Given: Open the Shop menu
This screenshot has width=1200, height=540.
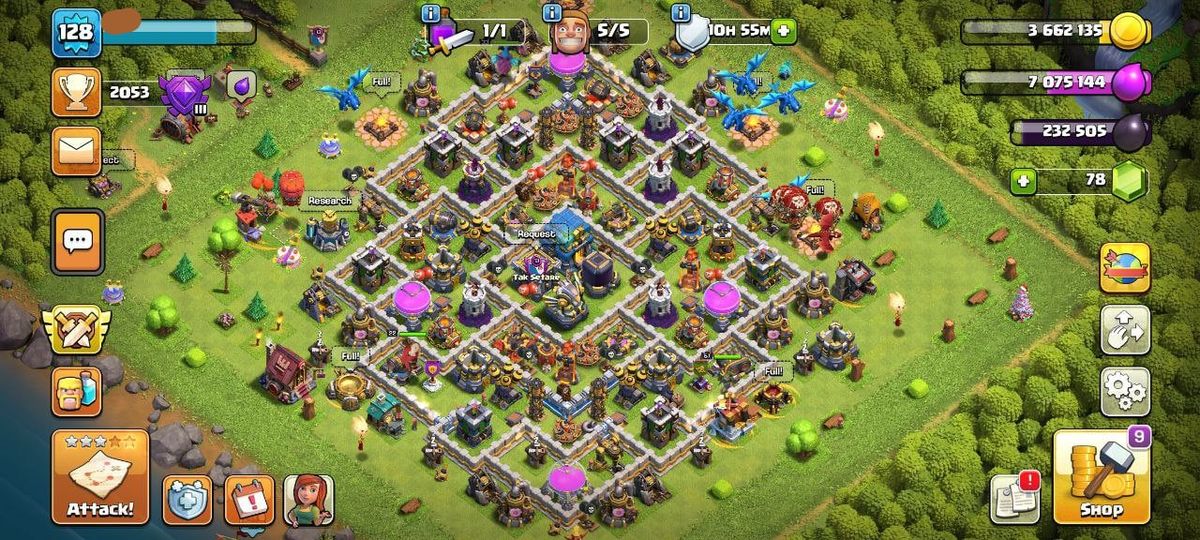Looking at the screenshot, I should tap(1102, 478).
